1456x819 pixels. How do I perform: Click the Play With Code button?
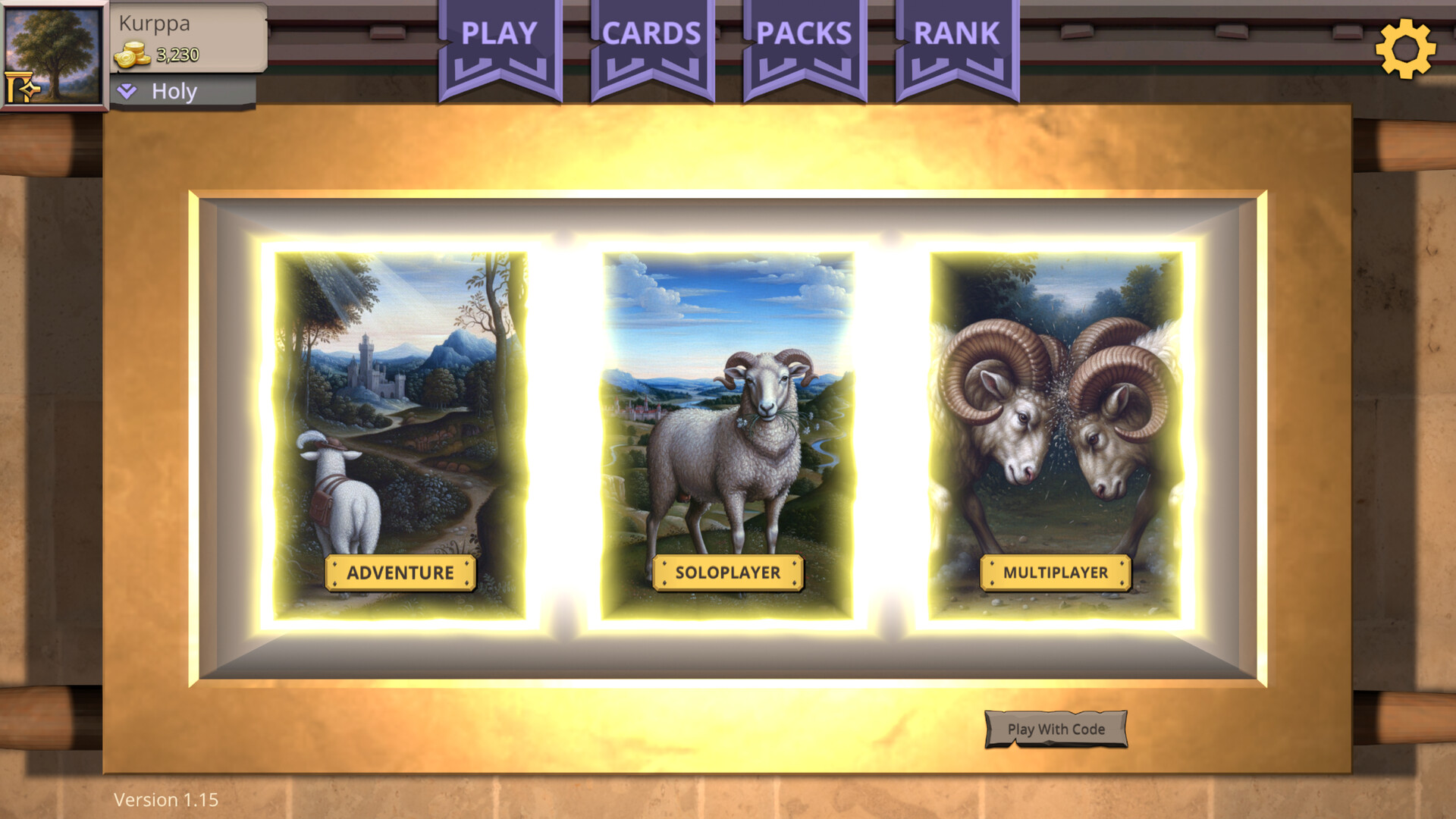click(1056, 729)
